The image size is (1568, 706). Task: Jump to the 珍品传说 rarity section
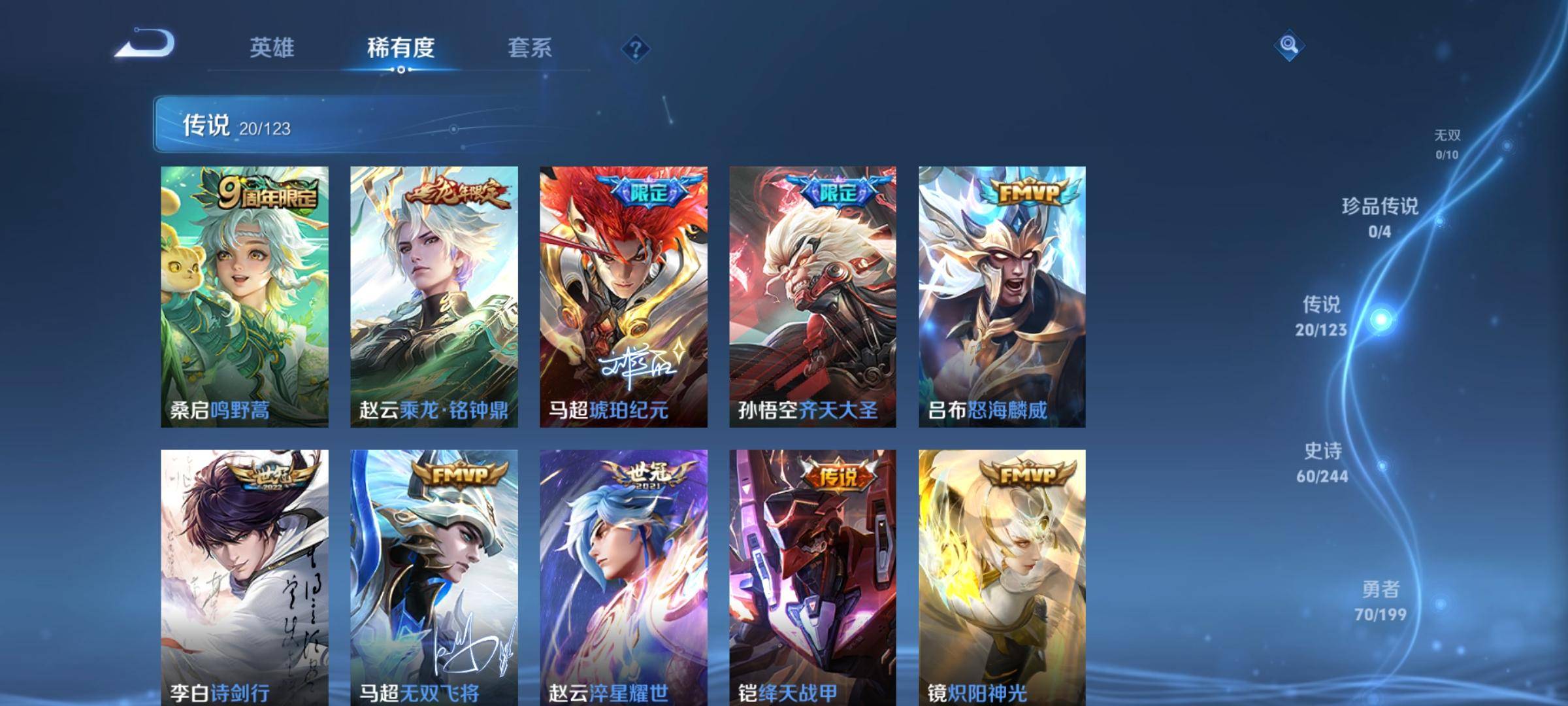(x=1380, y=217)
